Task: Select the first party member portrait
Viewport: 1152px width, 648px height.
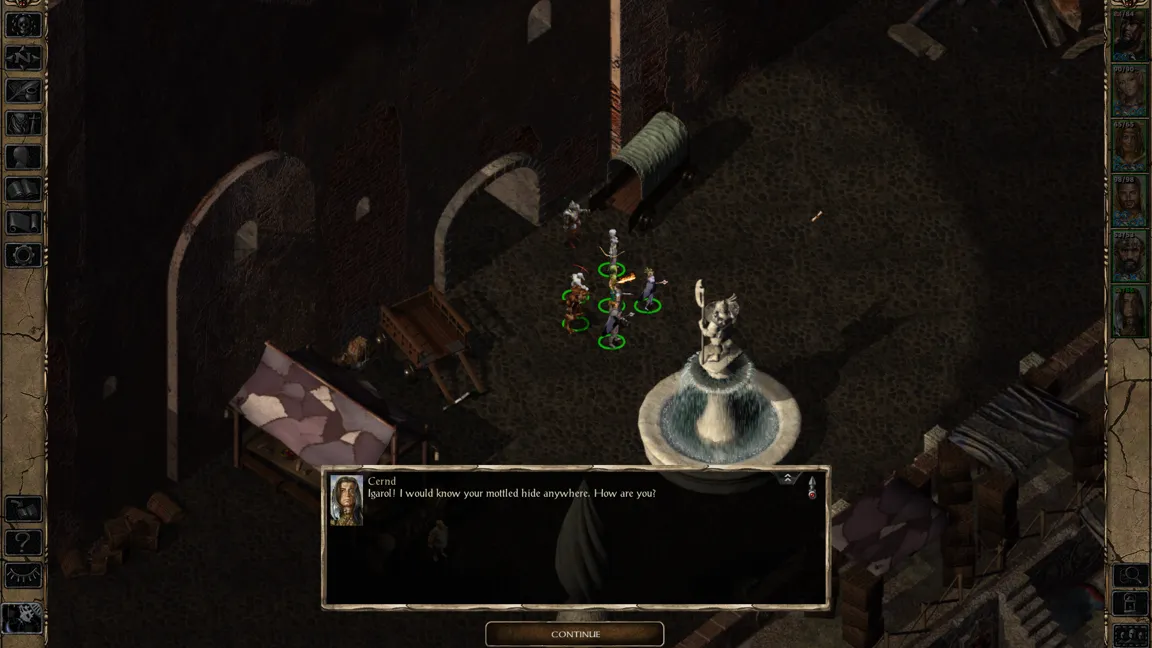Action: pos(1130,39)
